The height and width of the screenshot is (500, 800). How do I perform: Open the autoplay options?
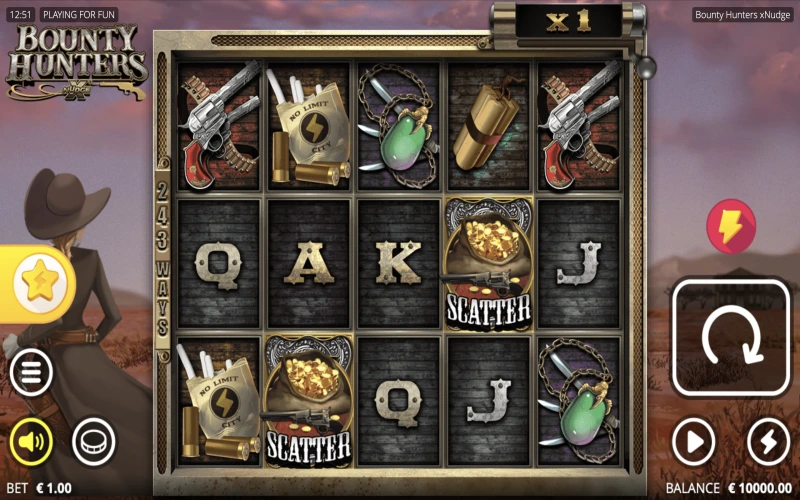click(693, 441)
